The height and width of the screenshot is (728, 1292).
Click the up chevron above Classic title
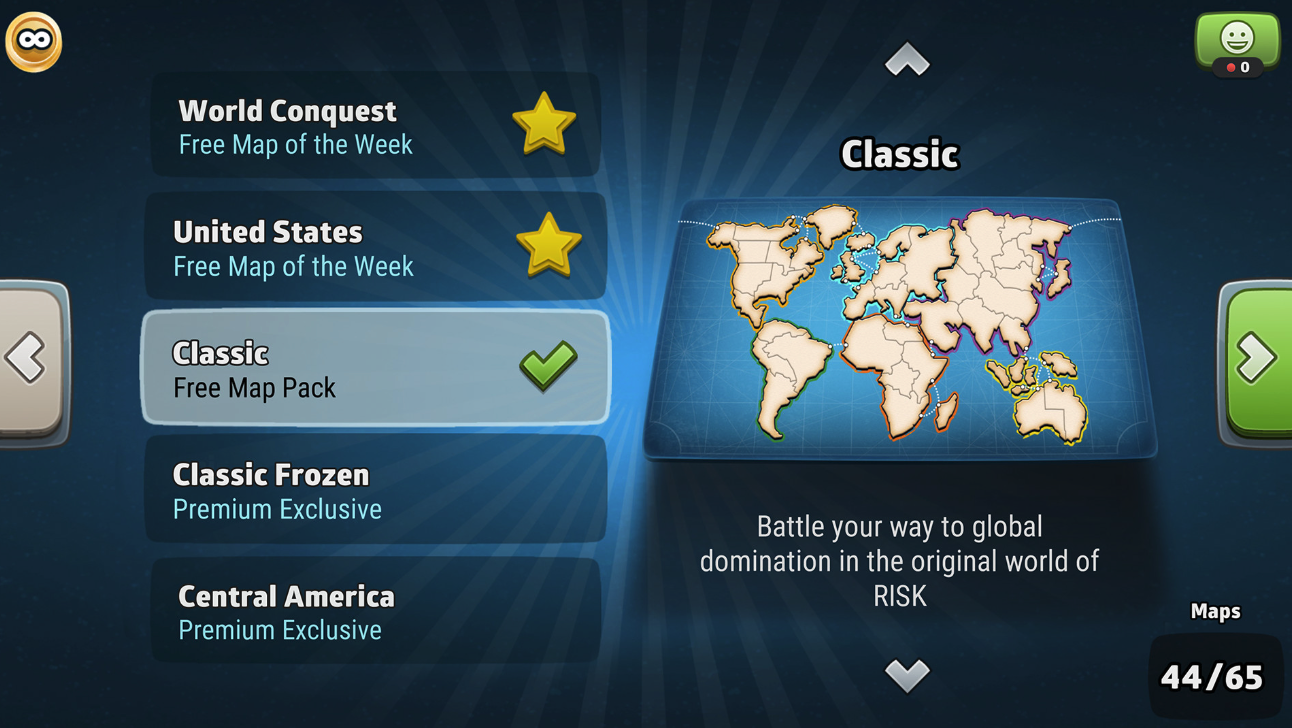(x=907, y=60)
